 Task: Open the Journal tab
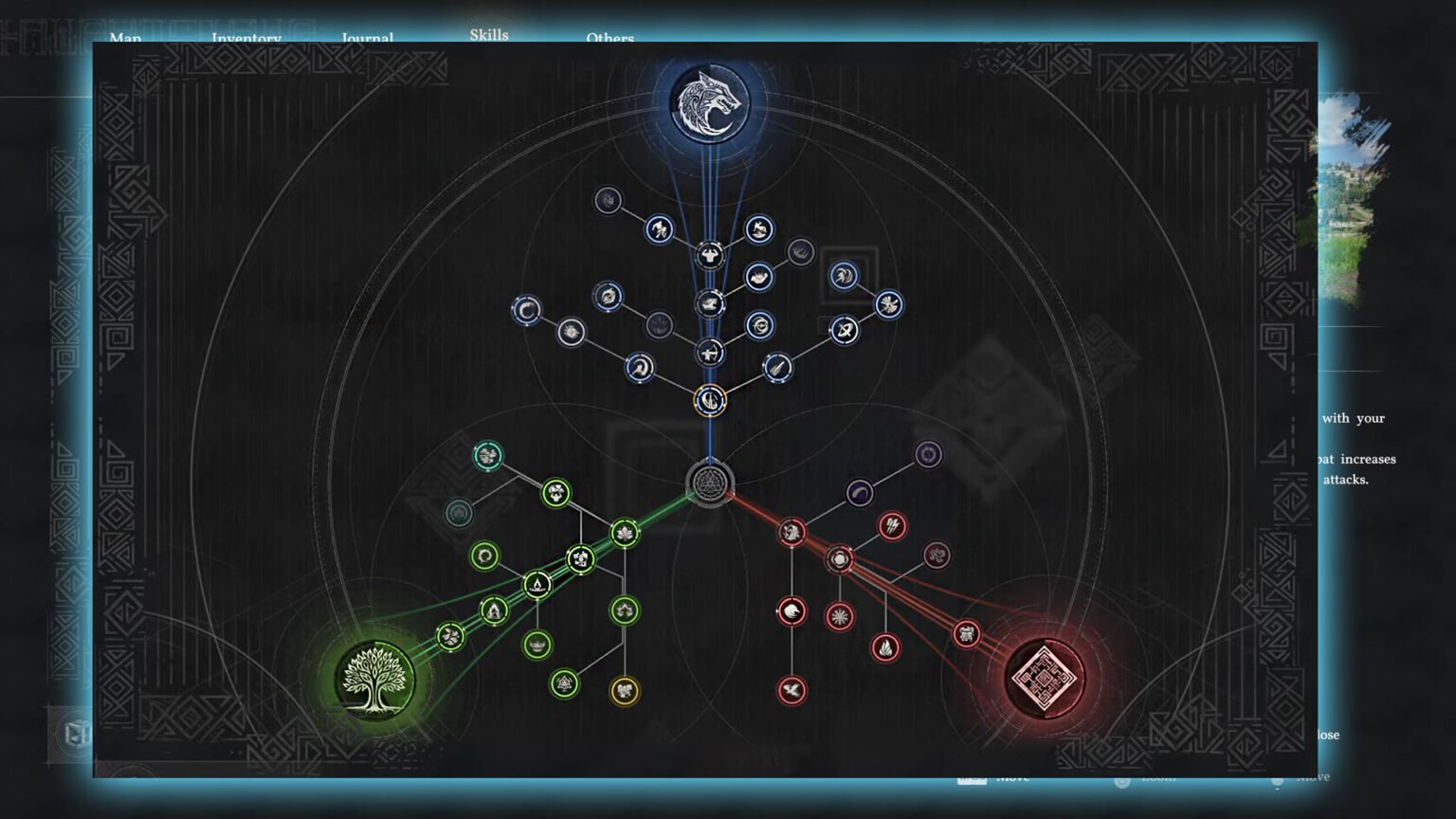(368, 39)
